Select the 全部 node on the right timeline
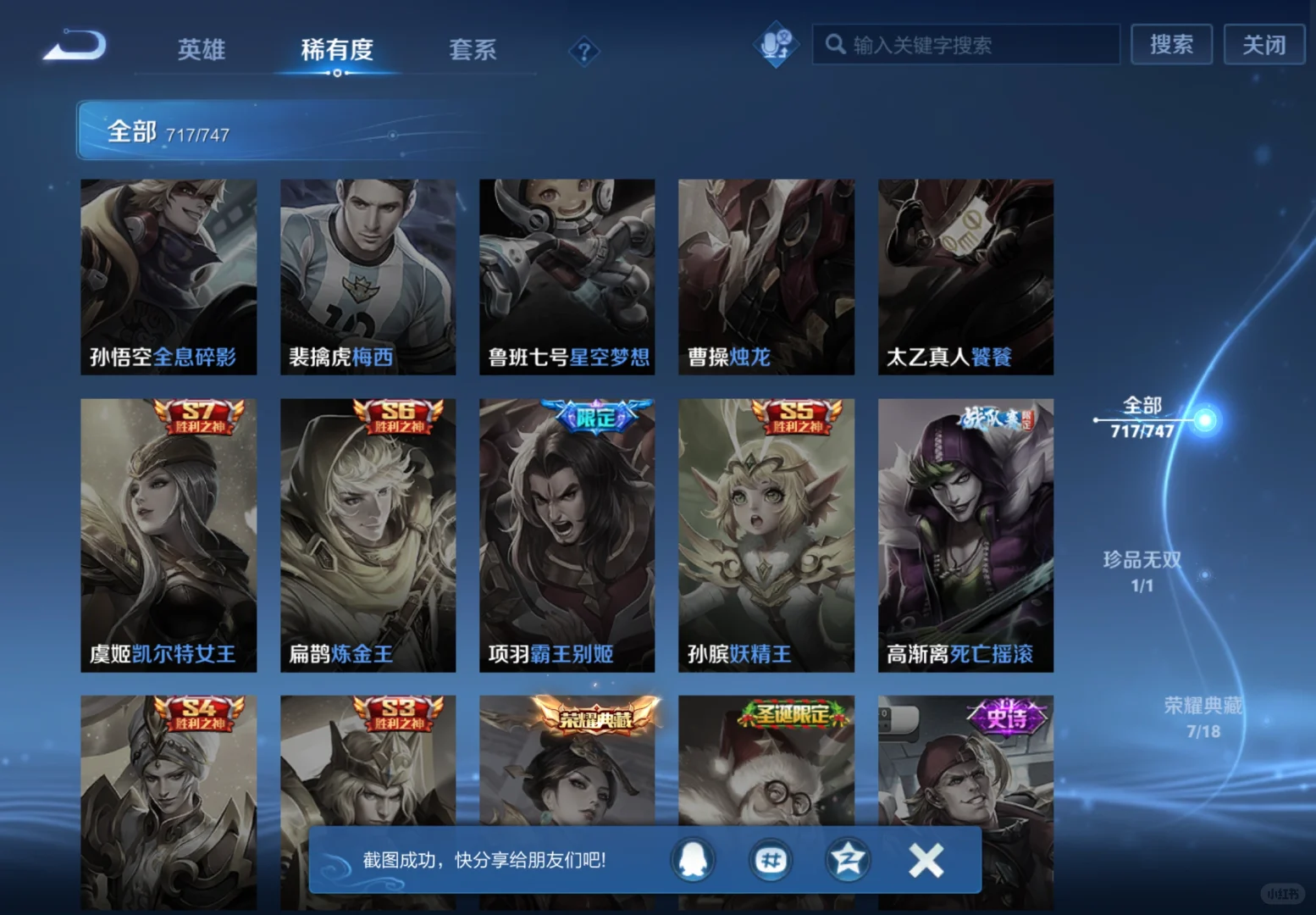The height and width of the screenshot is (915, 1316). click(1144, 405)
